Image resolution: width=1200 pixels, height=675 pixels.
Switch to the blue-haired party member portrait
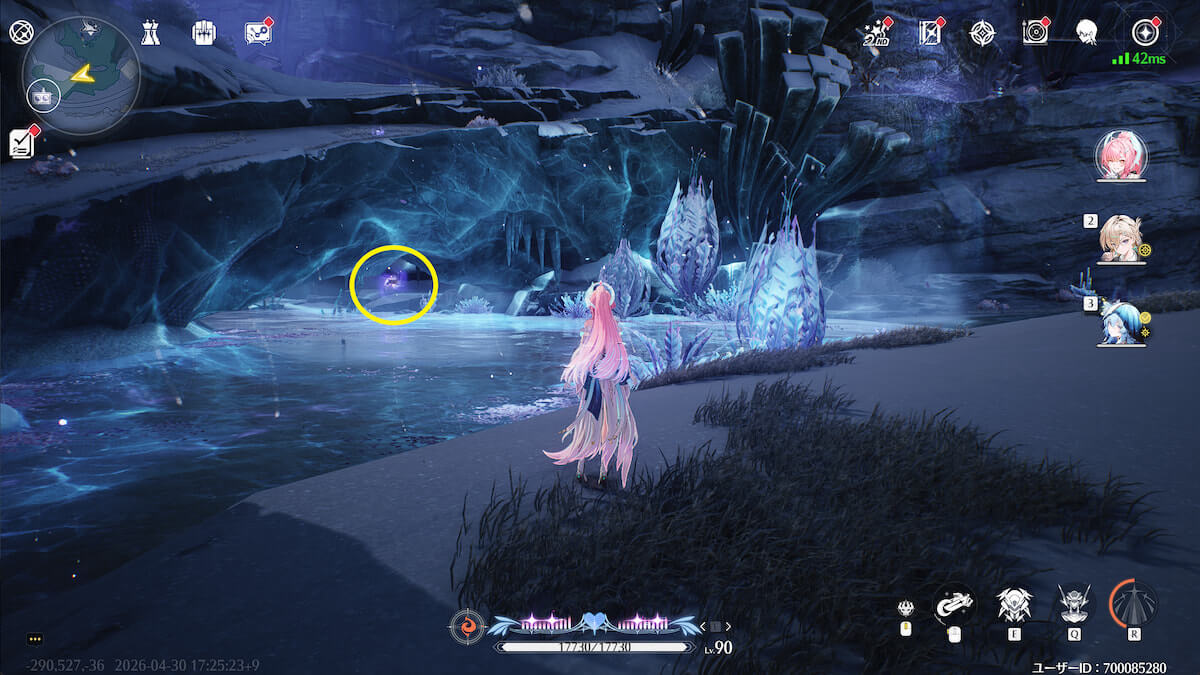coord(1121,324)
